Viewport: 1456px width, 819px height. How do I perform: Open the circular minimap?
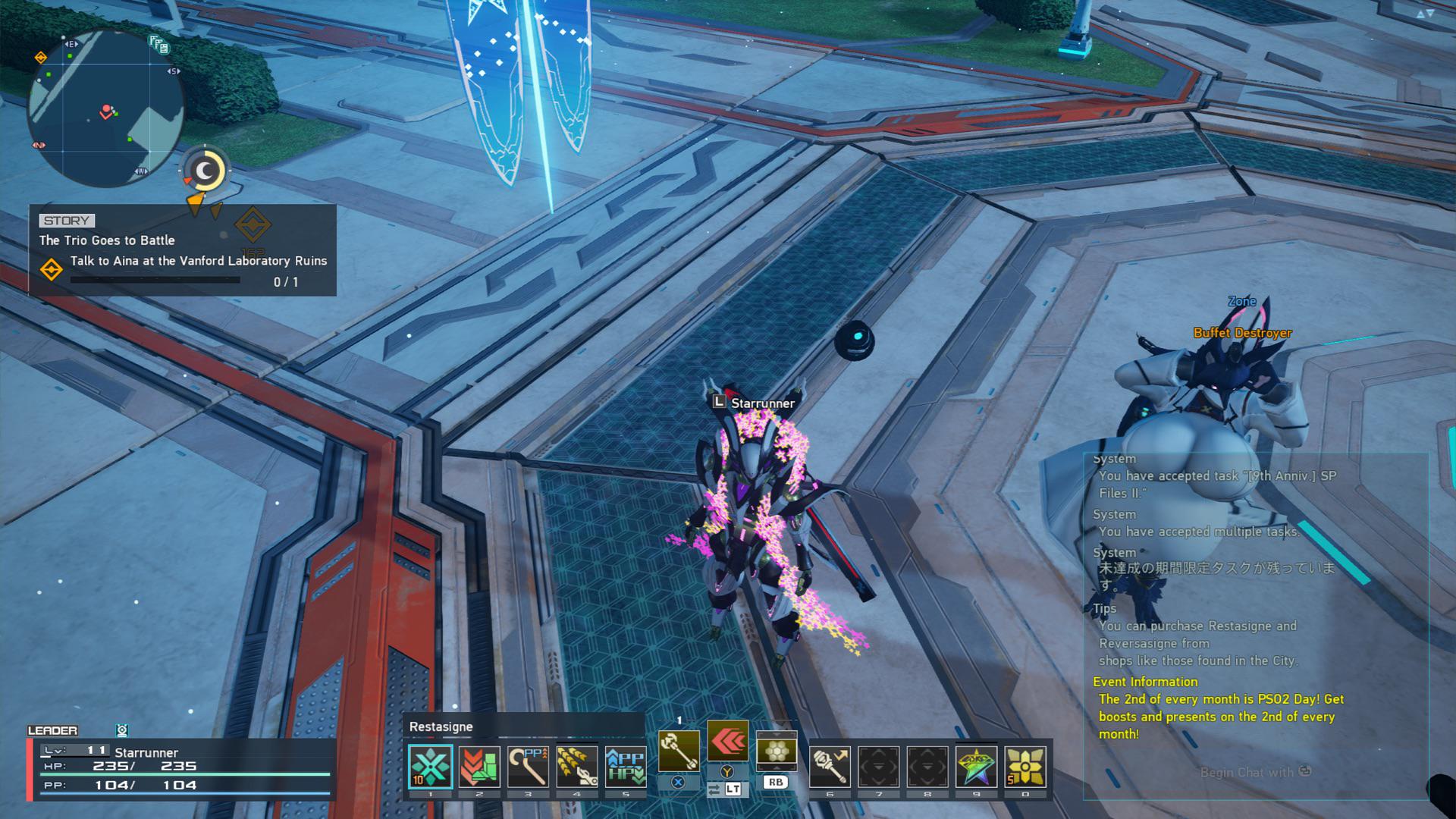point(105,108)
